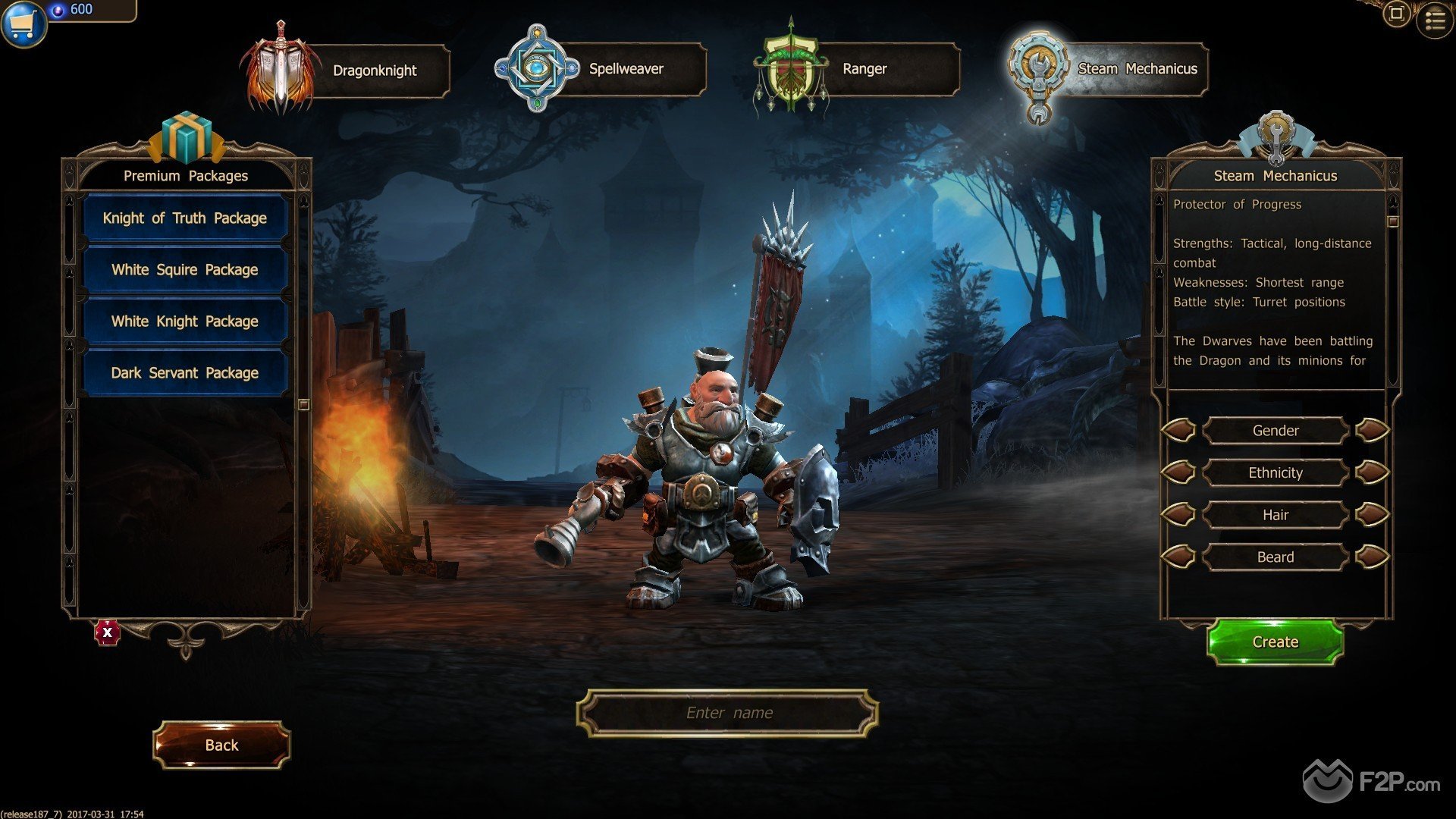The height and width of the screenshot is (819, 1456).
Task: Toggle fullscreen with the square icon
Action: tap(1396, 14)
